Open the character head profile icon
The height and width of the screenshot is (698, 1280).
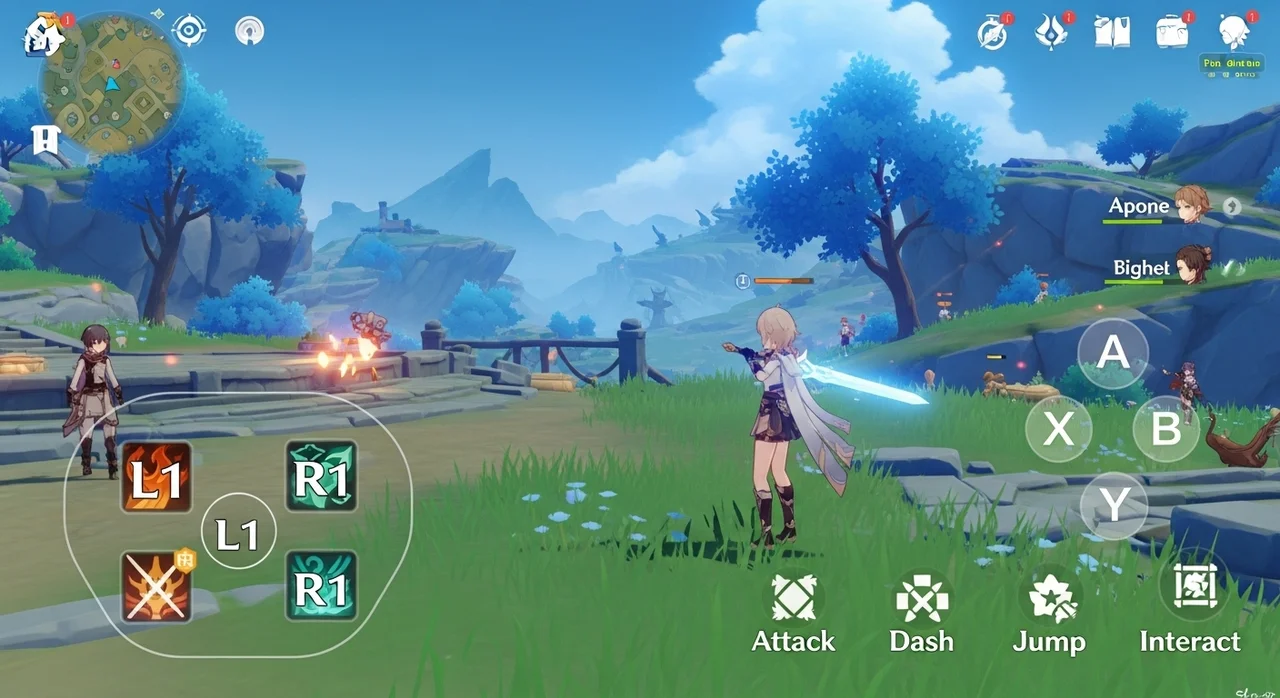[x=1236, y=31]
